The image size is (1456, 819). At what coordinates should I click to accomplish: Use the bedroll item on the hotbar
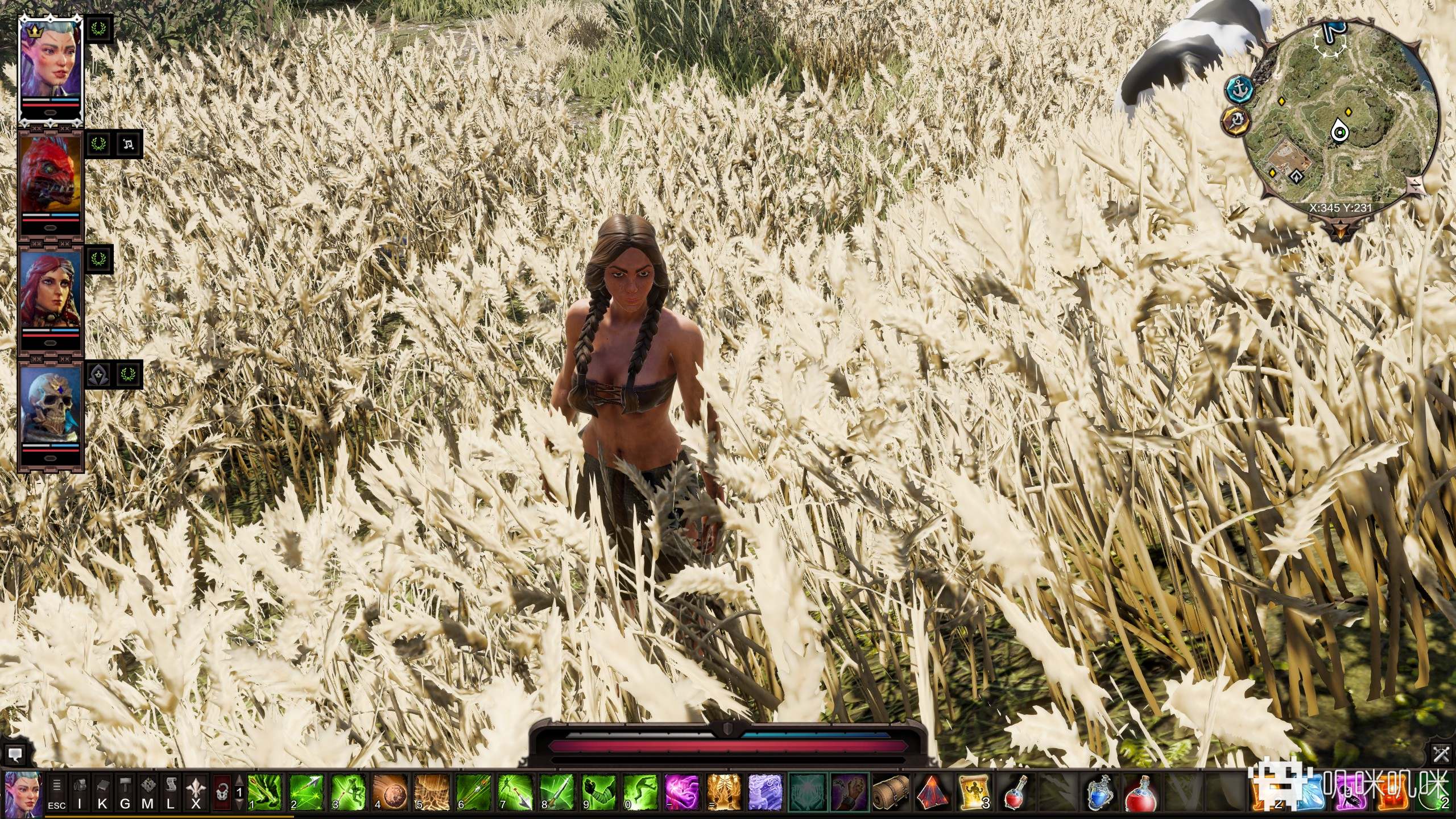[x=891, y=793]
